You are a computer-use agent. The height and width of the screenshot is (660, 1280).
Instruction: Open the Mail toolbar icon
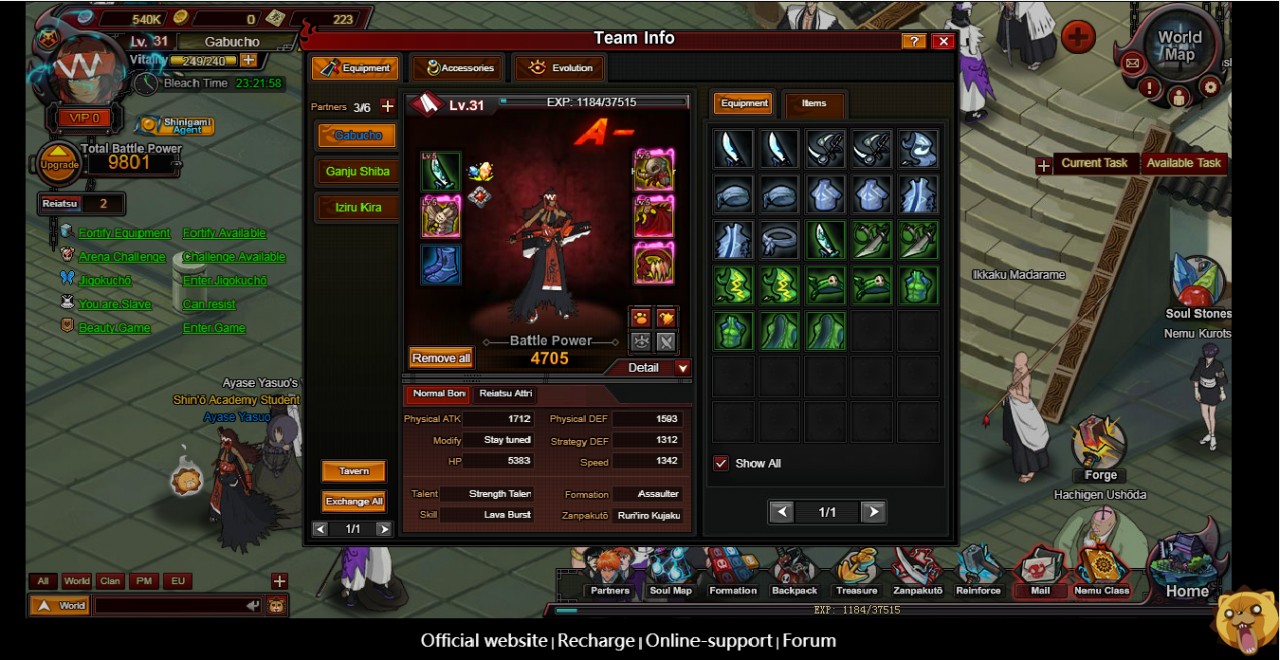(x=1040, y=573)
